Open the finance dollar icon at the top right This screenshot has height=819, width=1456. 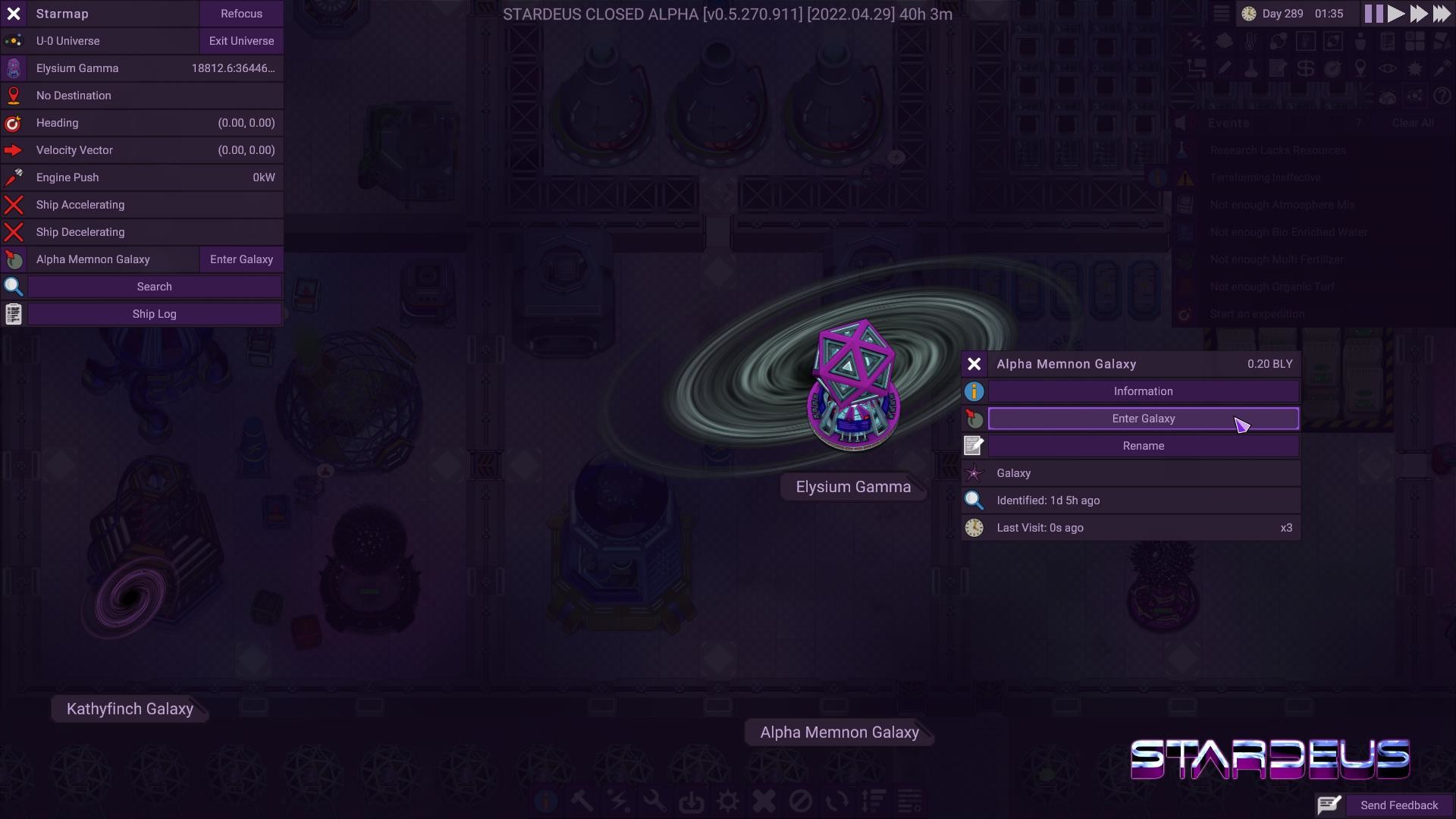[x=1305, y=68]
